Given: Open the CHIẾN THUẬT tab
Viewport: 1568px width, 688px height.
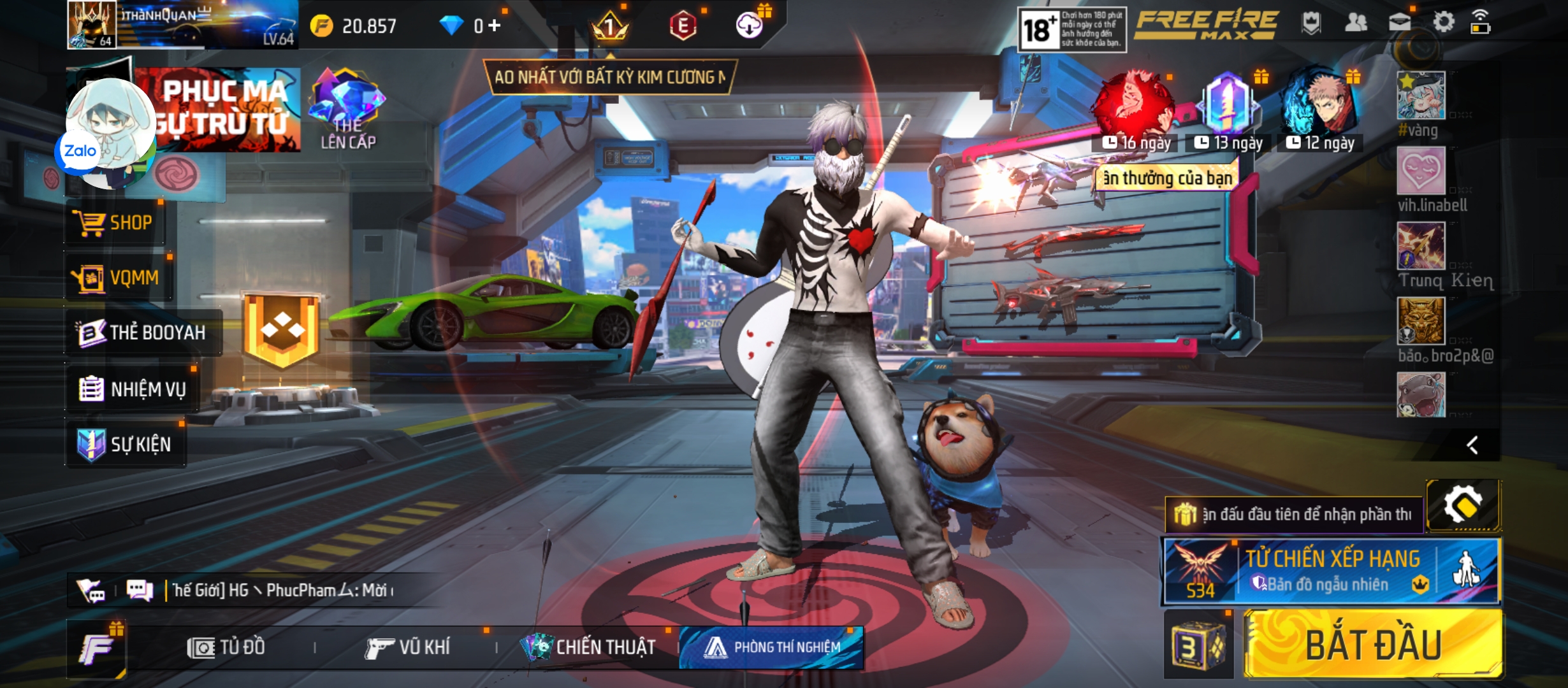Looking at the screenshot, I should click(x=589, y=648).
